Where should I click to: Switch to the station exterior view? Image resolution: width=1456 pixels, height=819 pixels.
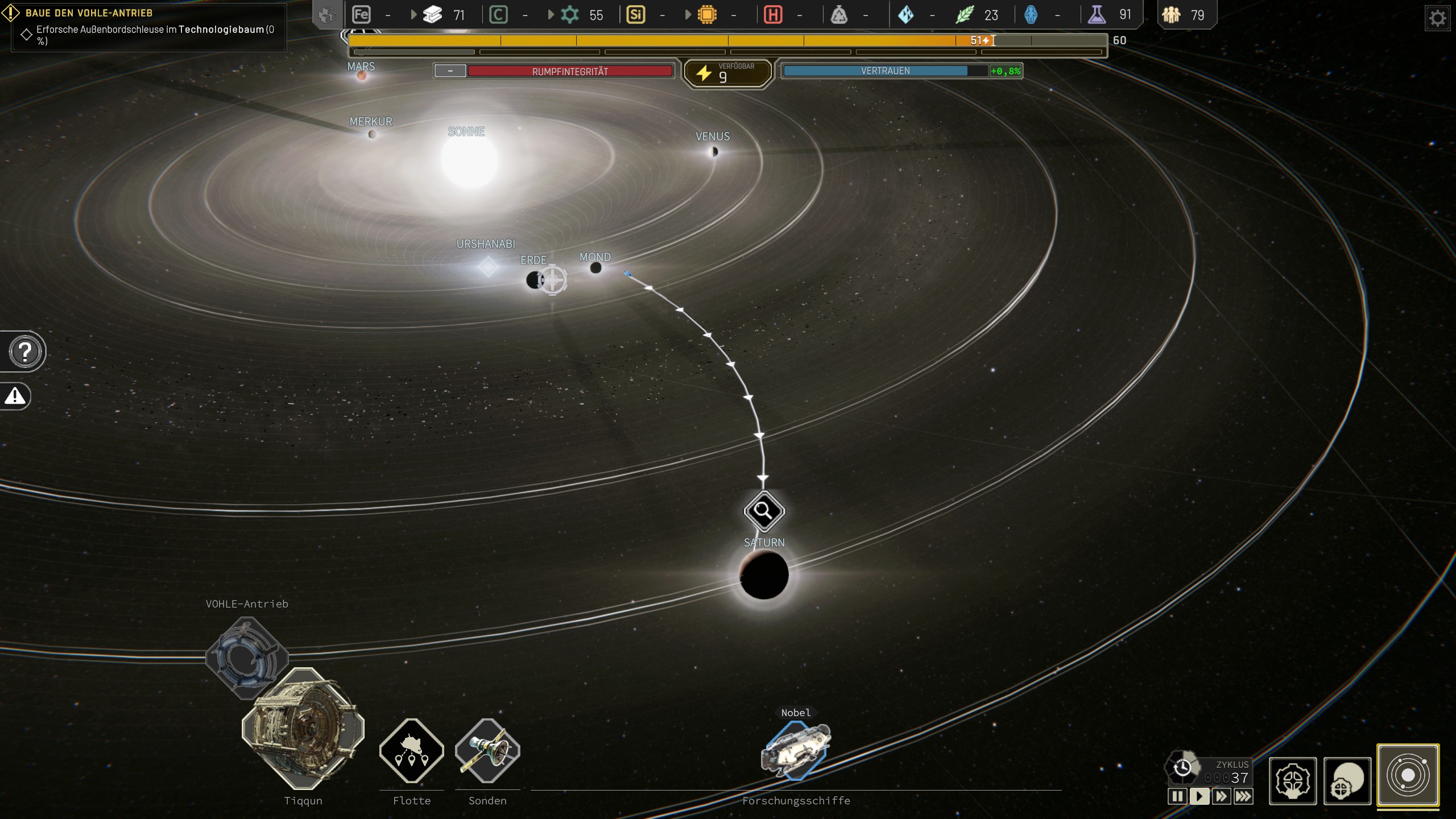[x=1347, y=781]
